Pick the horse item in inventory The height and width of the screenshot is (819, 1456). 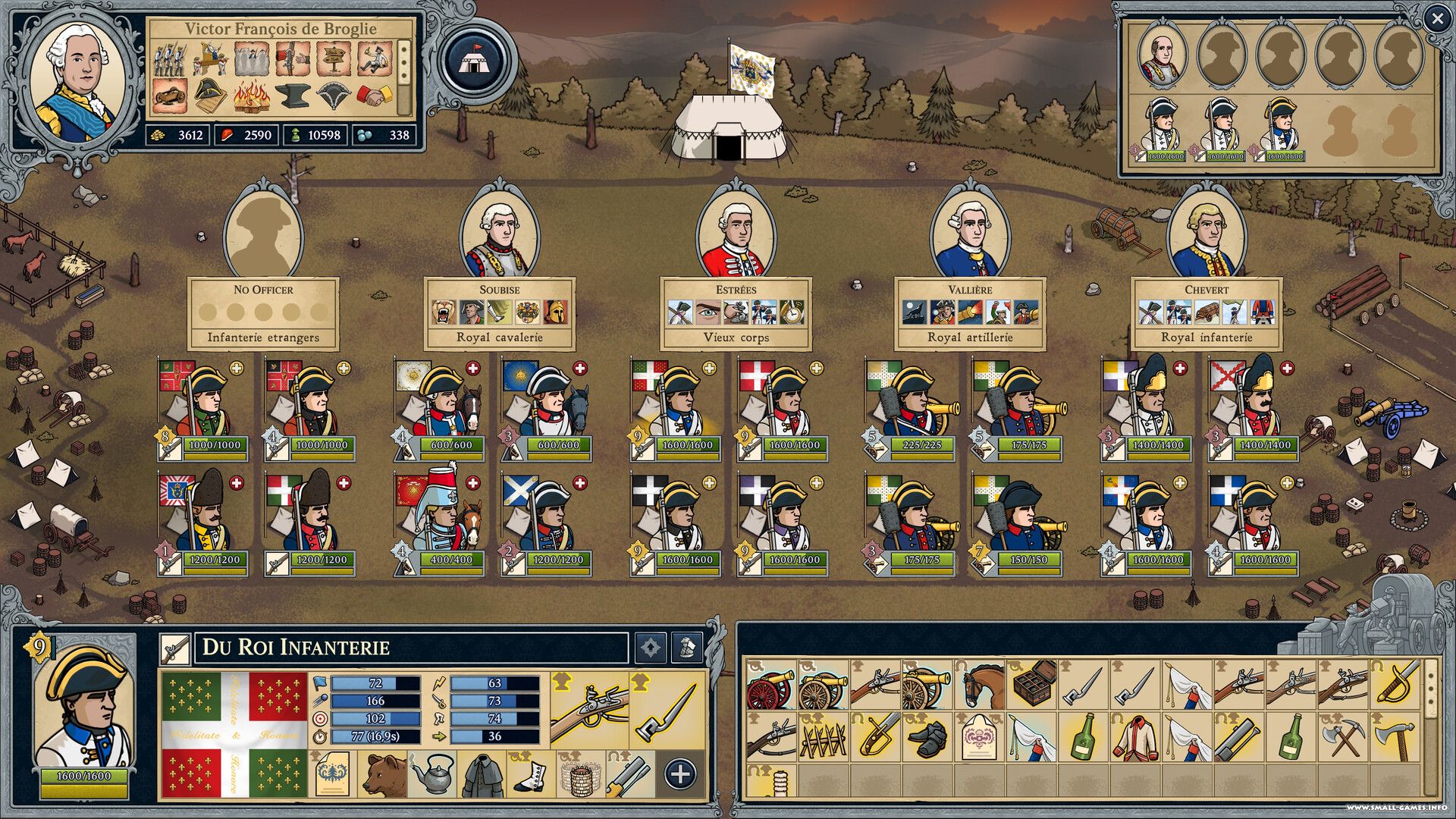981,684
